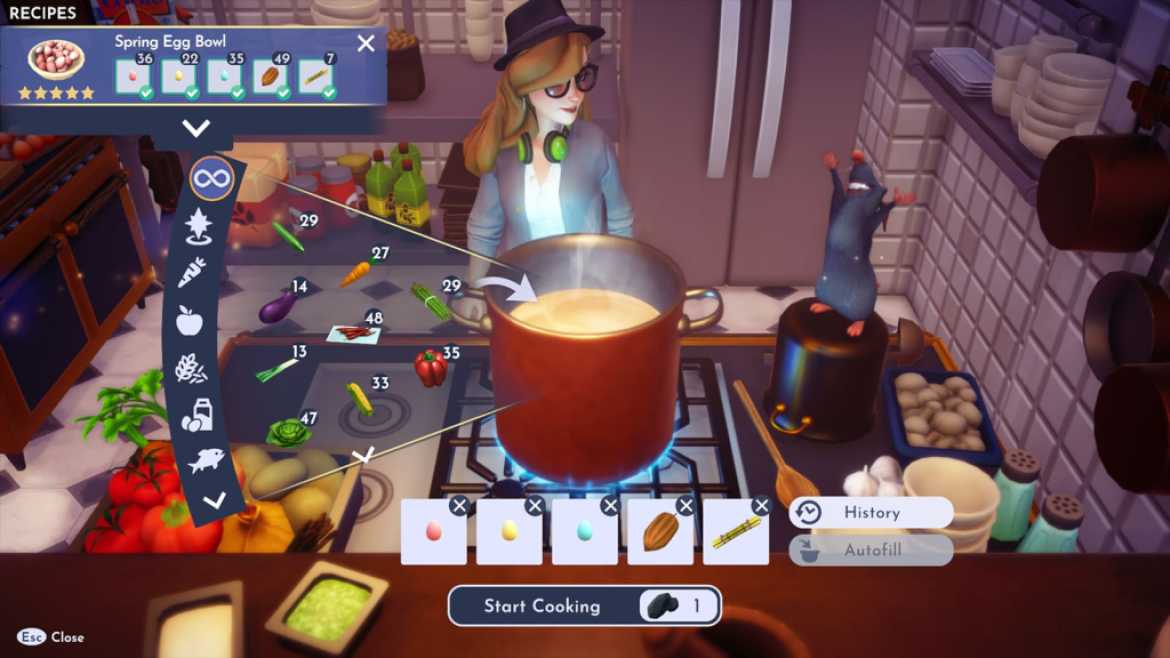Pick the eggplant ingredient
The height and width of the screenshot is (658, 1170).
coord(276,307)
